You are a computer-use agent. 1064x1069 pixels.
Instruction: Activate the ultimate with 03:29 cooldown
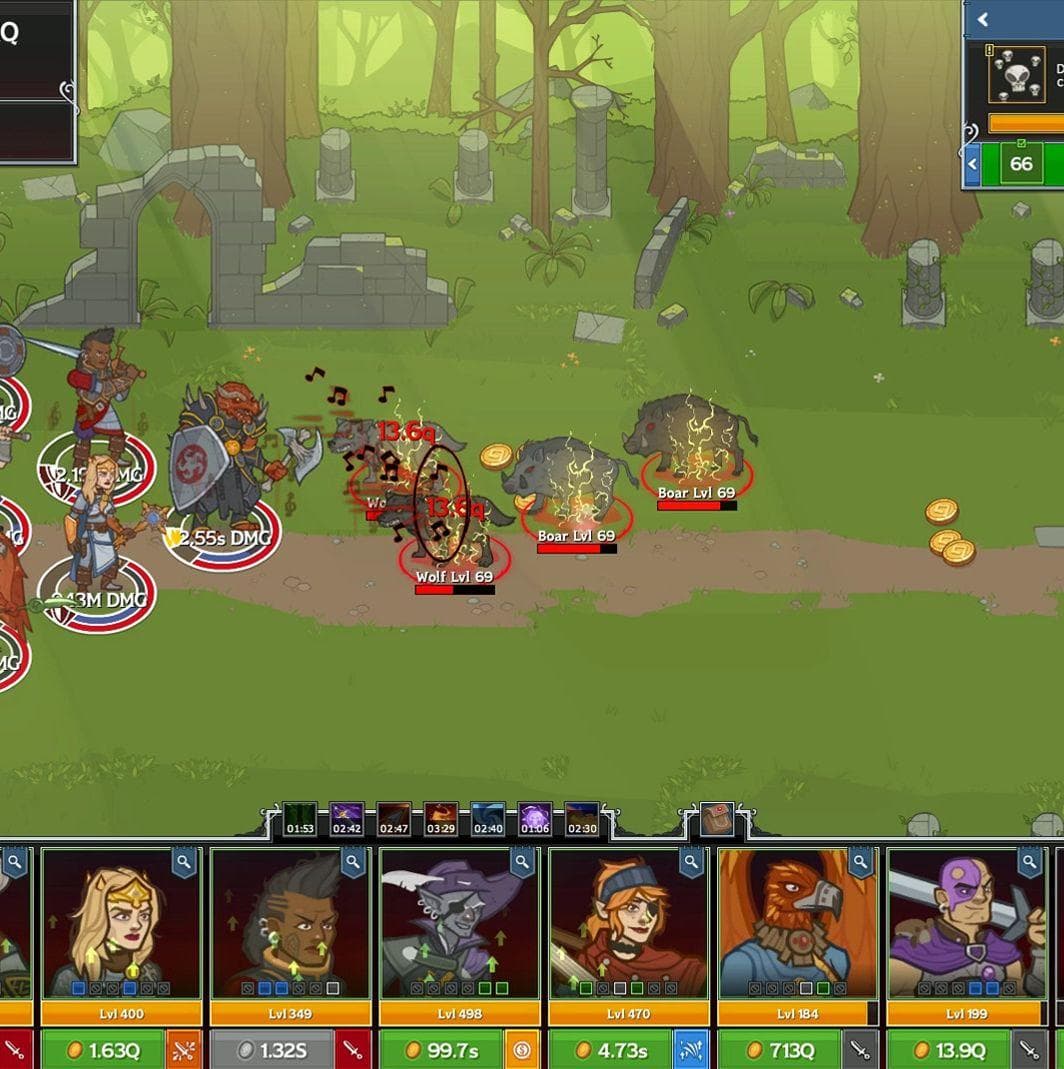441,820
